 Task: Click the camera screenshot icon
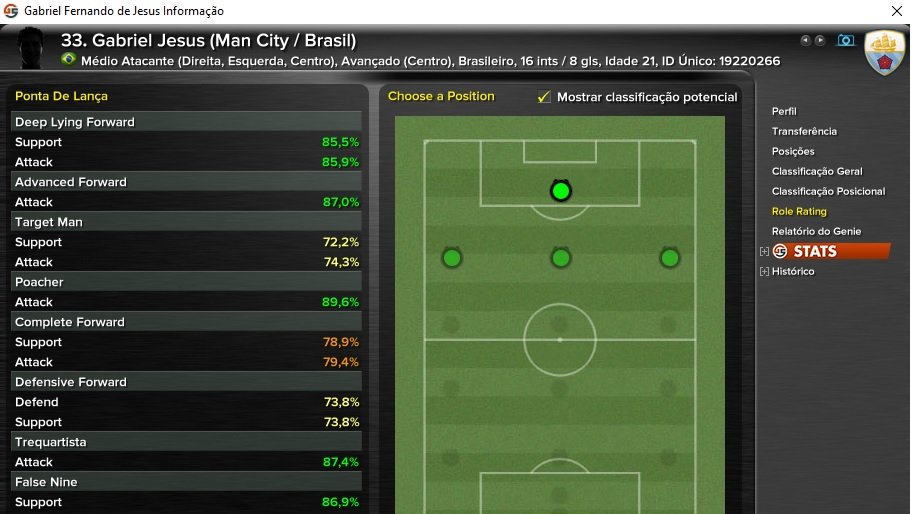(846, 41)
